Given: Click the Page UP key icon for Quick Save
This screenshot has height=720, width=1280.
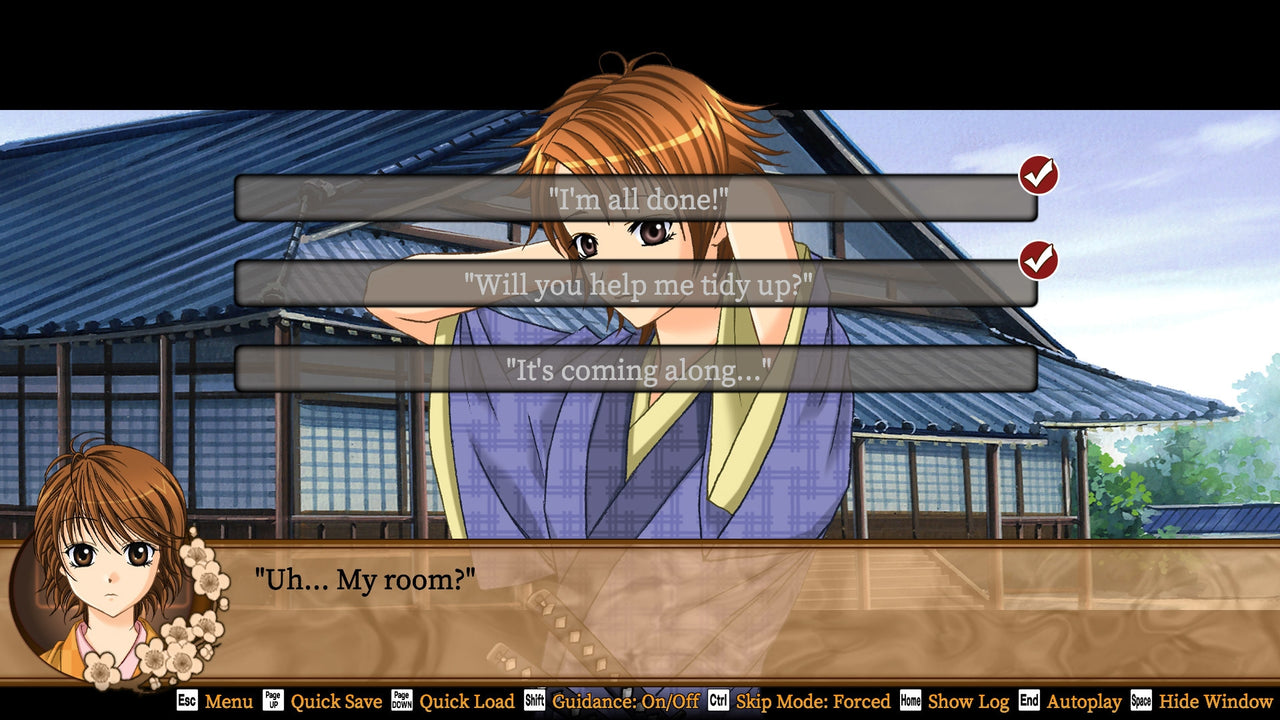Looking at the screenshot, I should (x=274, y=702).
